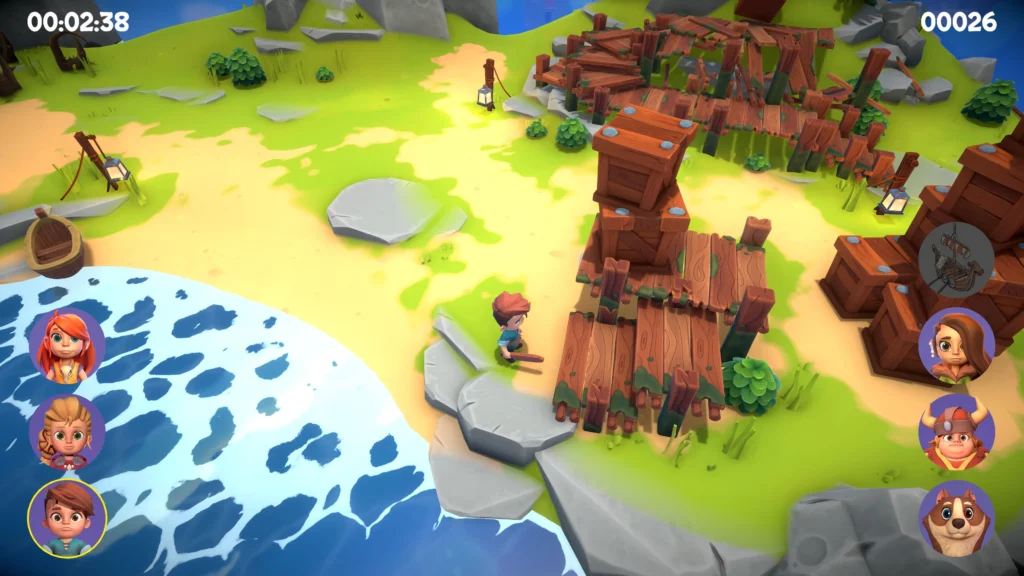Screen dimensions: 1024x576
Task: Choose the blonde braided girl portrait
Action: (x=67, y=432)
